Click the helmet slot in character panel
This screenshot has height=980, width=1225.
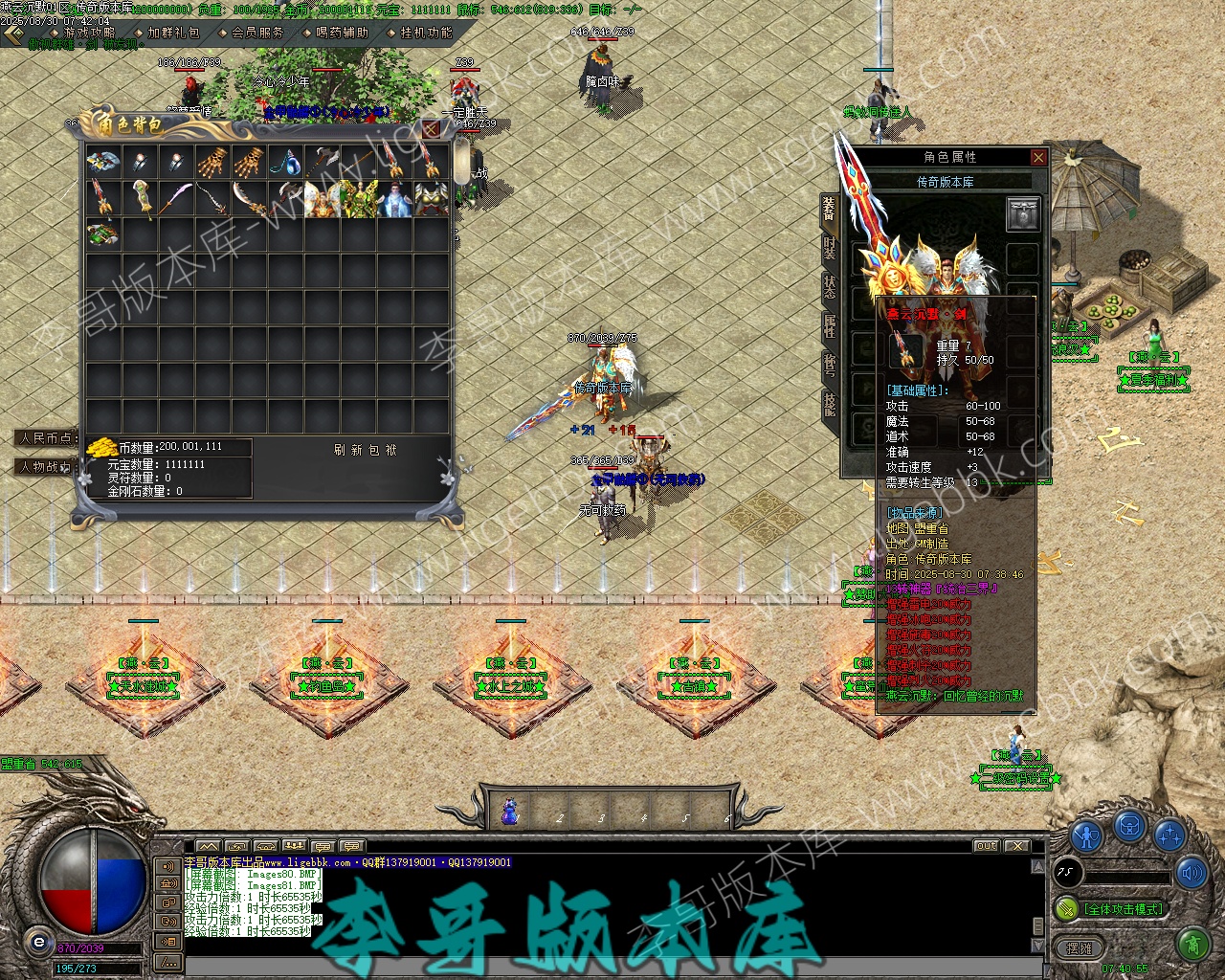(x=1022, y=214)
